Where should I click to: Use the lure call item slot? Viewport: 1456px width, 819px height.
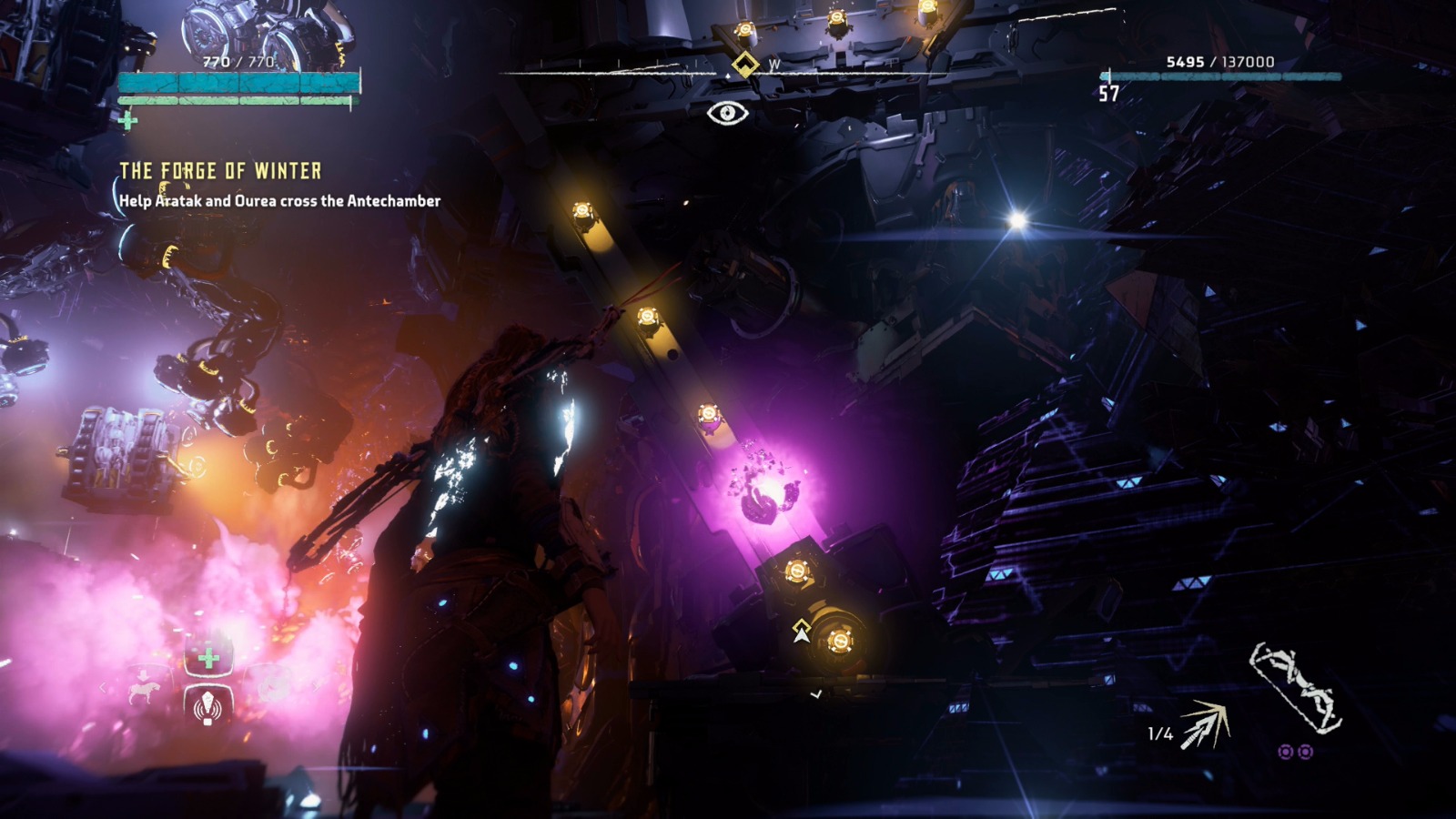[208, 706]
